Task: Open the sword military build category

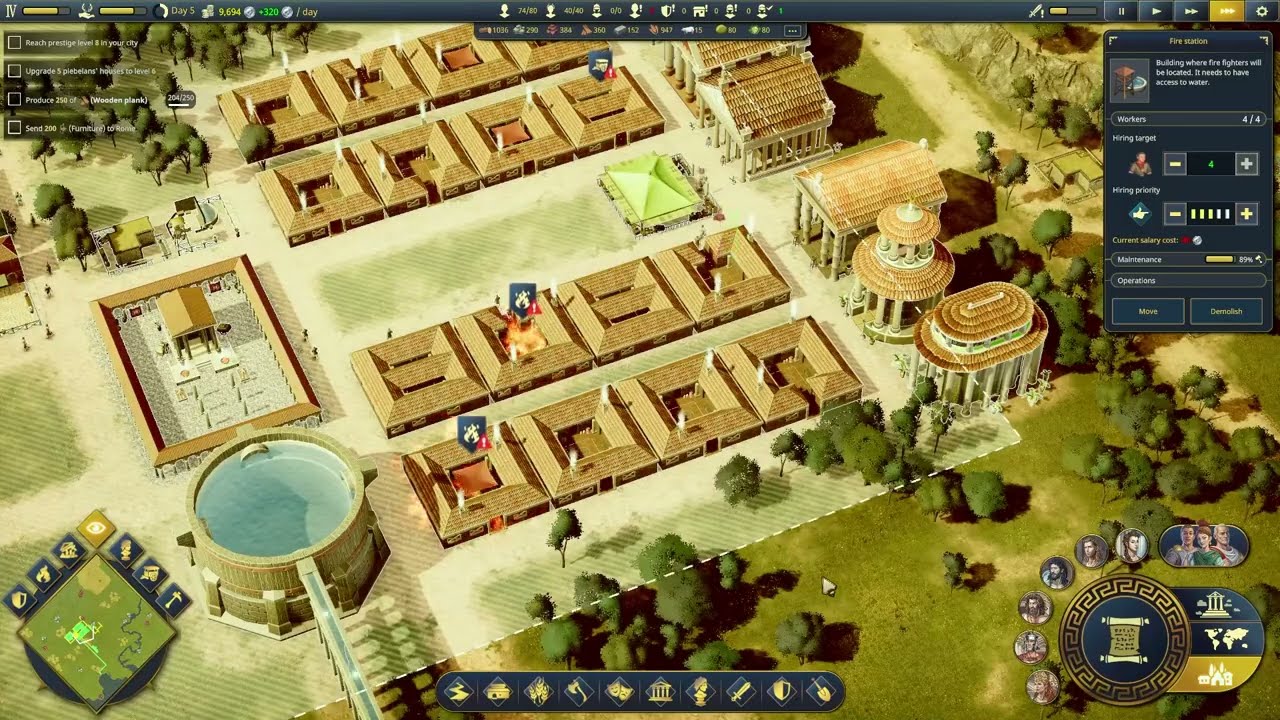Action: click(x=739, y=691)
